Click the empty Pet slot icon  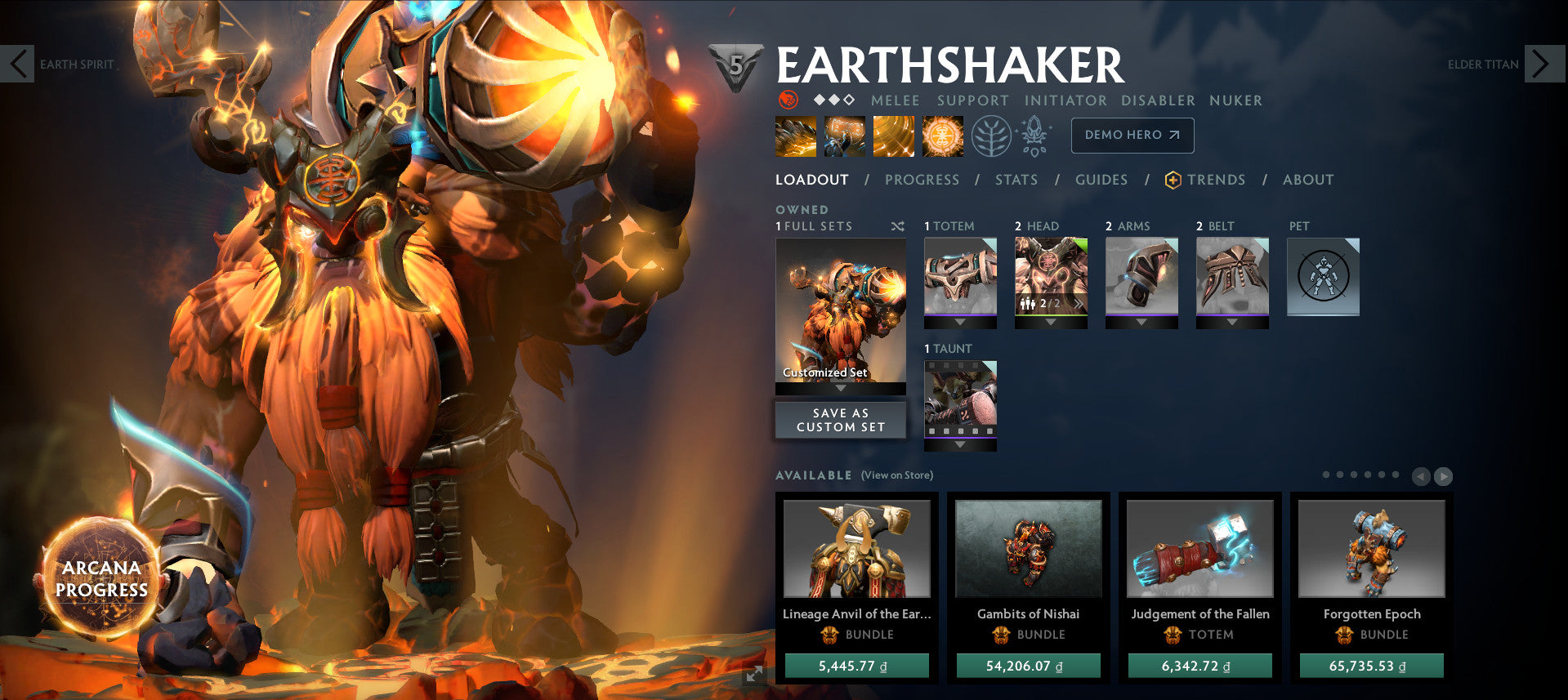point(1322,277)
